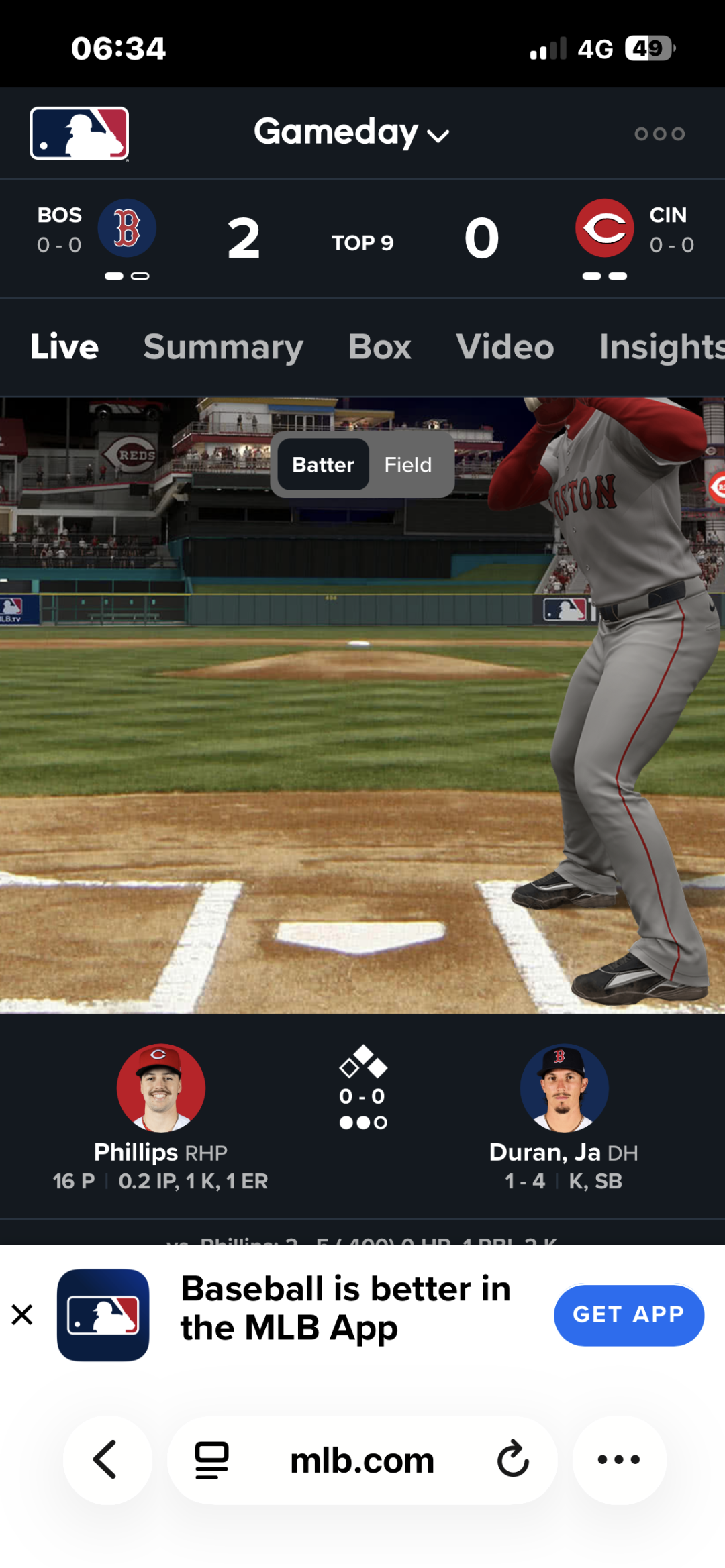Click the GET APP button
This screenshot has width=725, height=1568.
click(x=628, y=1314)
